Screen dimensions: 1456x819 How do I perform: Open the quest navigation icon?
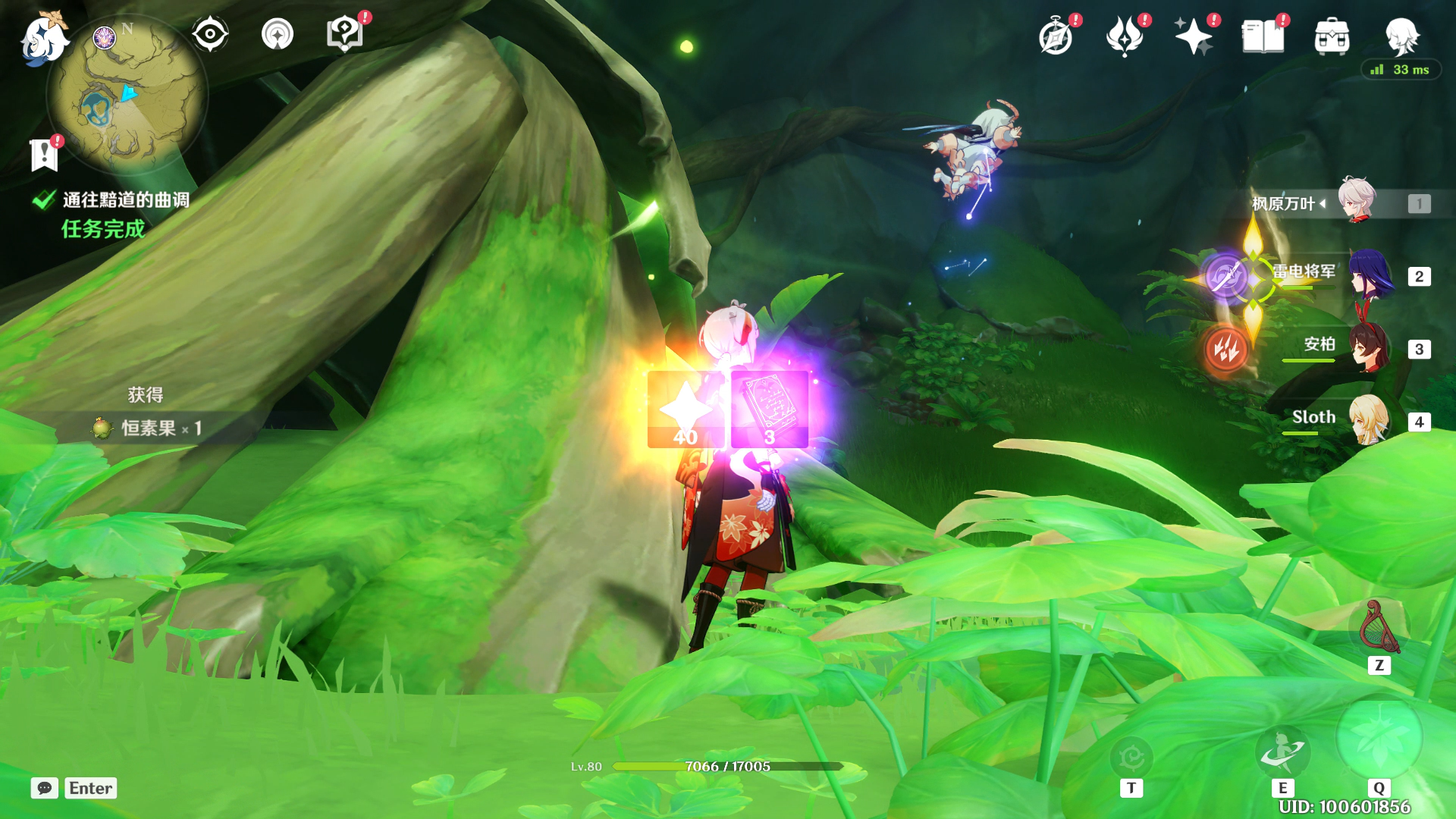coord(278,34)
